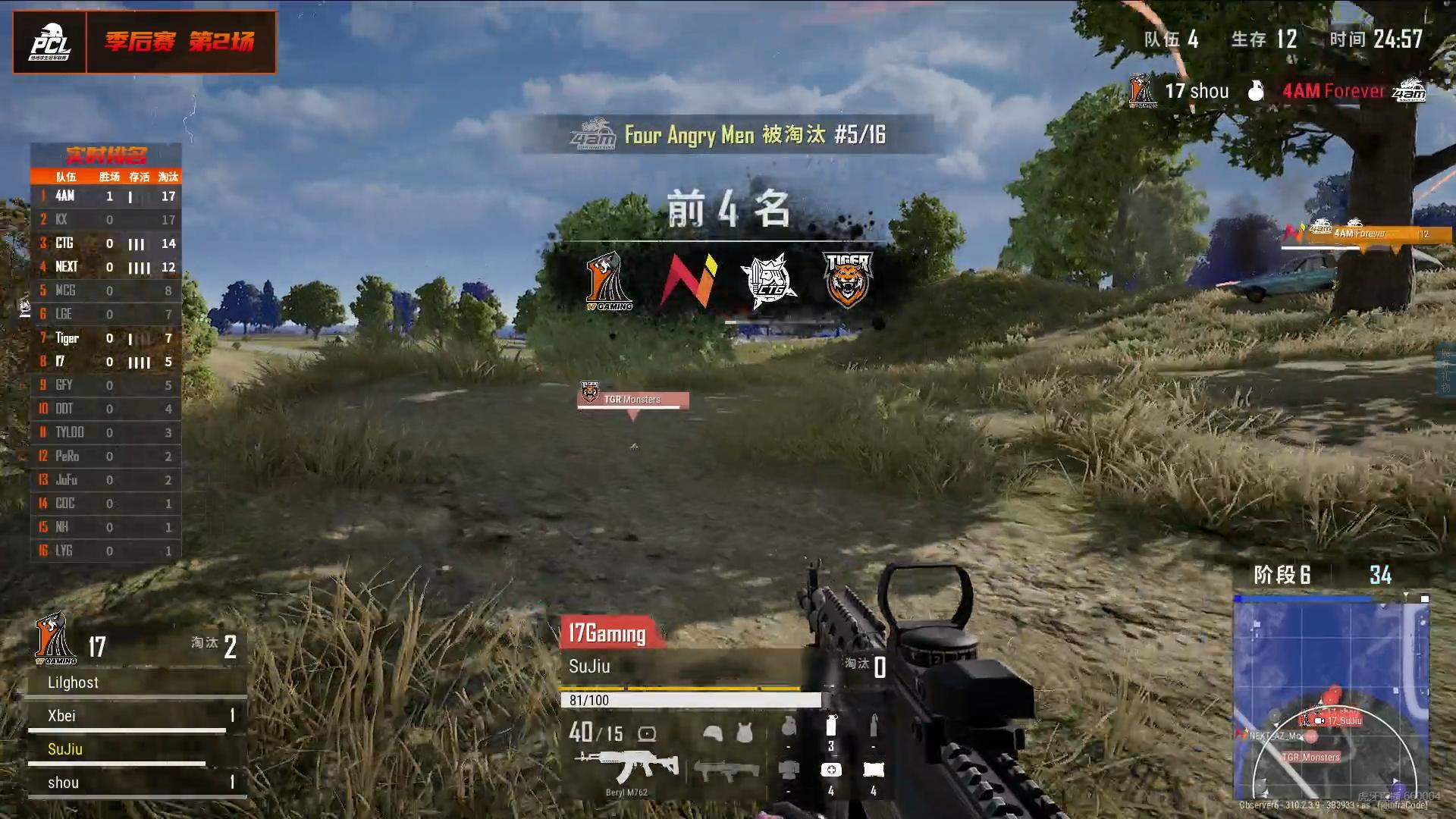Screen dimensions: 1456x819
Task: Select the secondary weapon slot beside Beryl
Action: [x=726, y=771]
